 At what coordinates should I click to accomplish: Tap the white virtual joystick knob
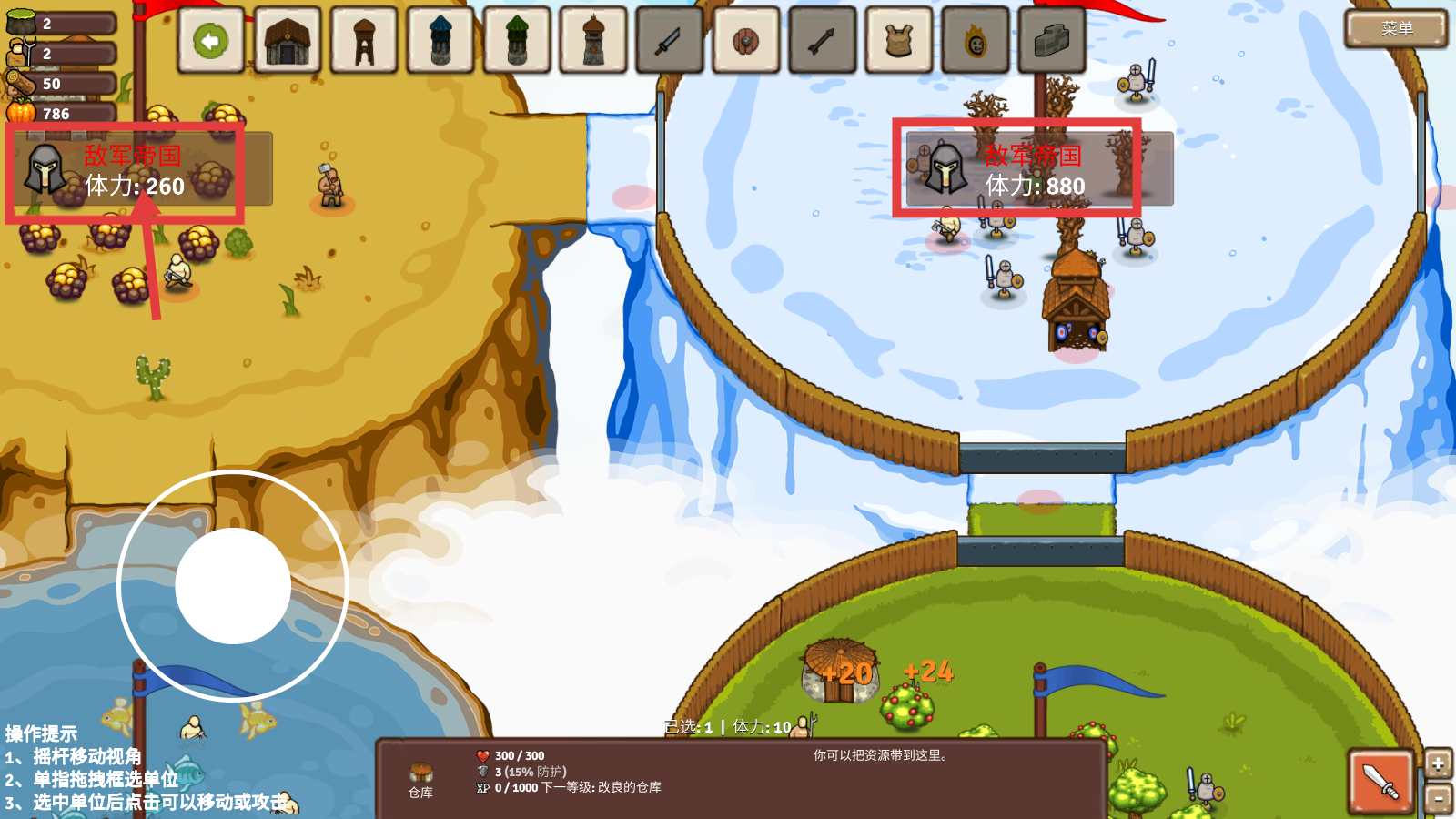pyautogui.click(x=233, y=586)
